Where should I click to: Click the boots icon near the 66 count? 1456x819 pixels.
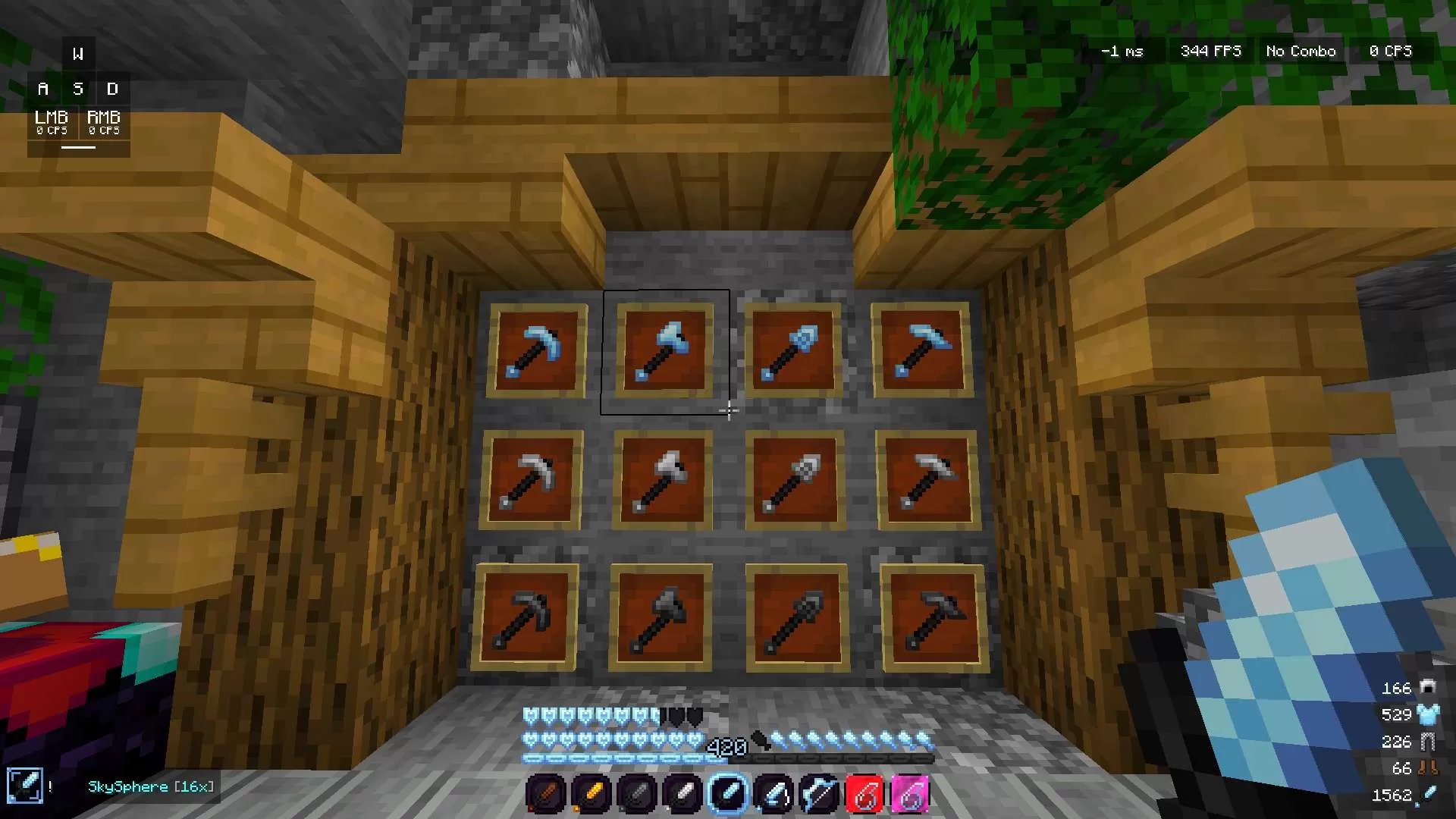[x=1428, y=768]
